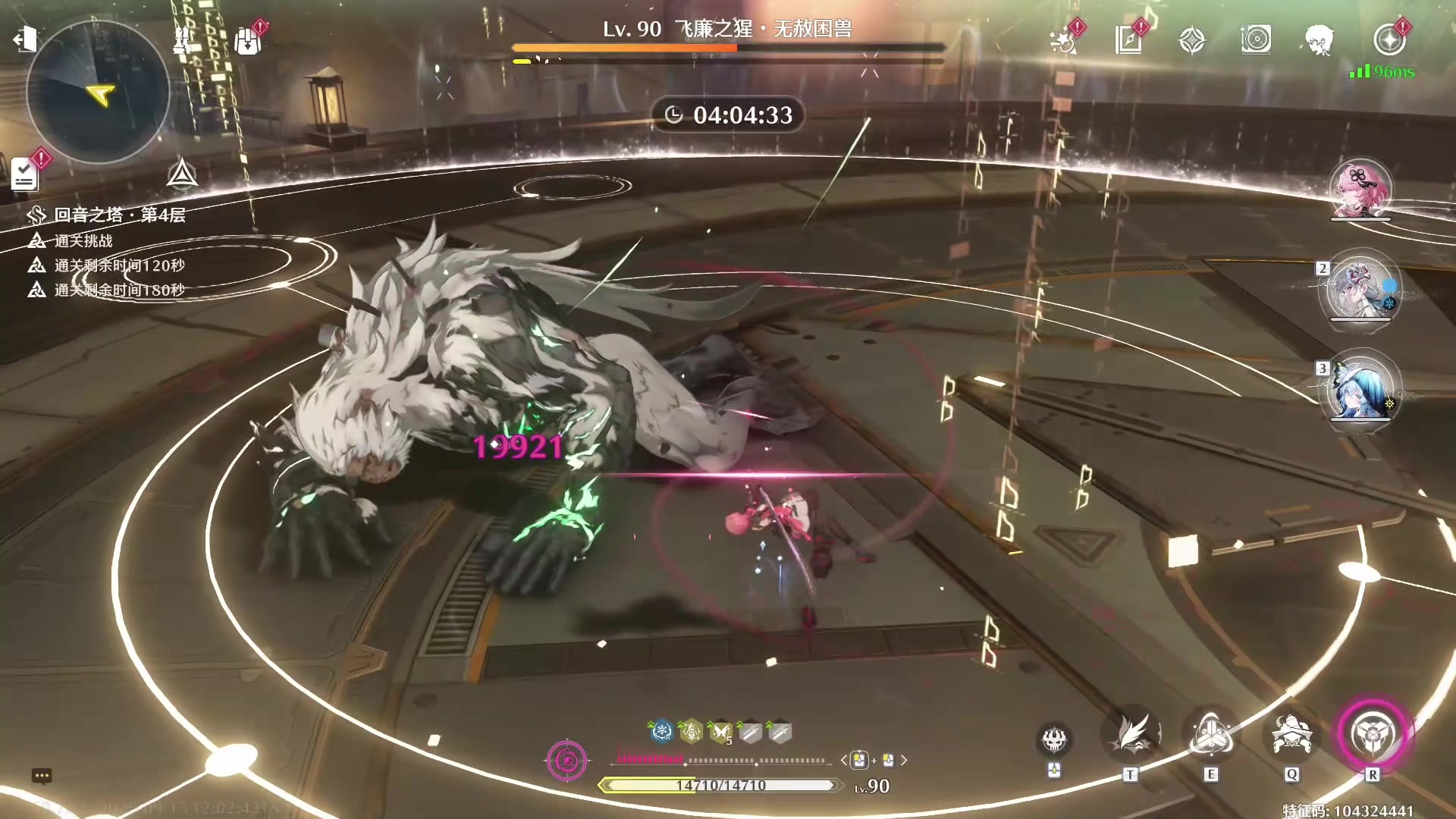Open the character head profile icon
The image size is (1456, 819).
[x=1319, y=40]
